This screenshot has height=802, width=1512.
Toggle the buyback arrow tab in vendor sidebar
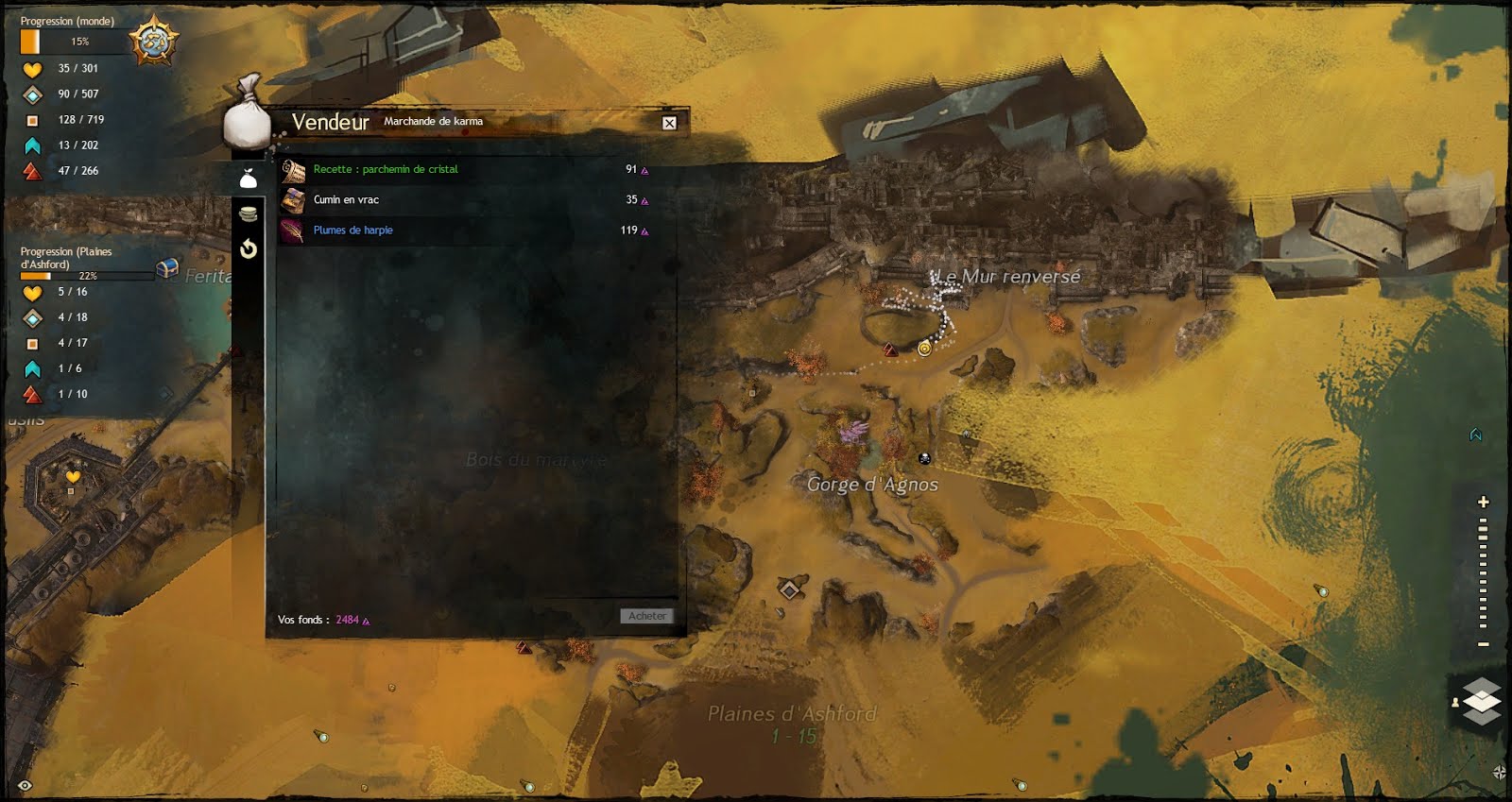point(249,248)
